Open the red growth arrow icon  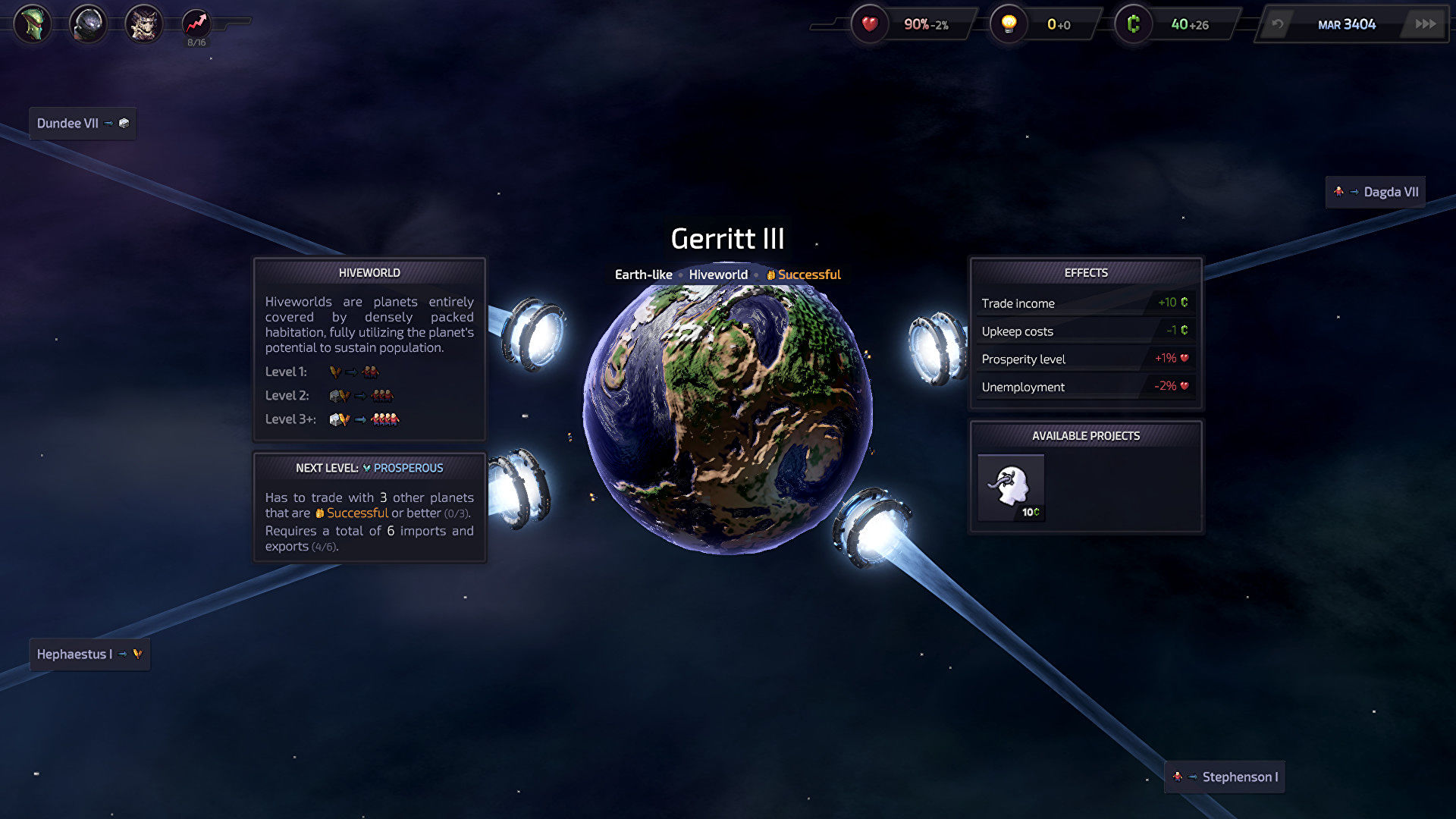196,24
